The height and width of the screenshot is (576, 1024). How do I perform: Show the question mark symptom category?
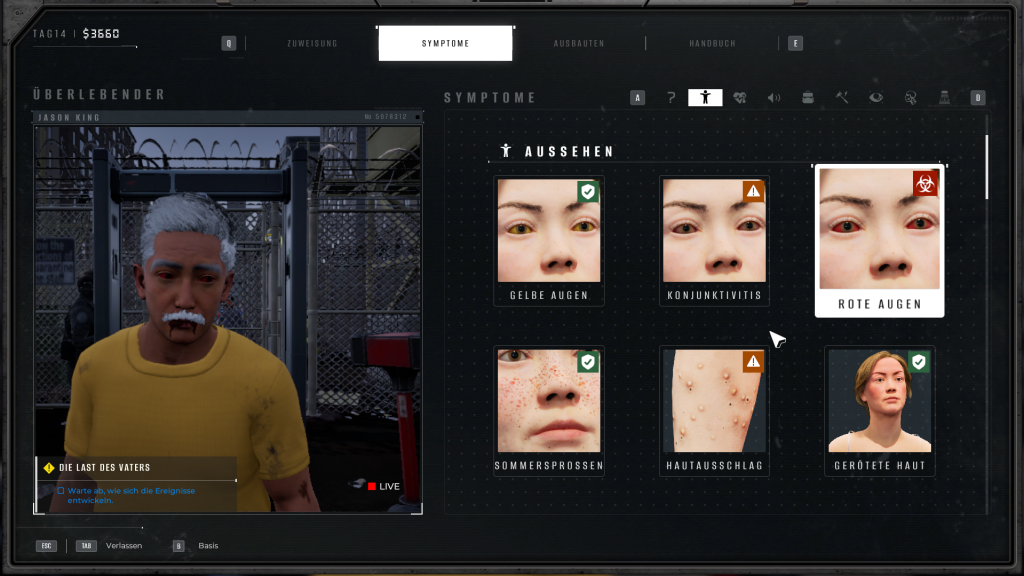click(671, 98)
